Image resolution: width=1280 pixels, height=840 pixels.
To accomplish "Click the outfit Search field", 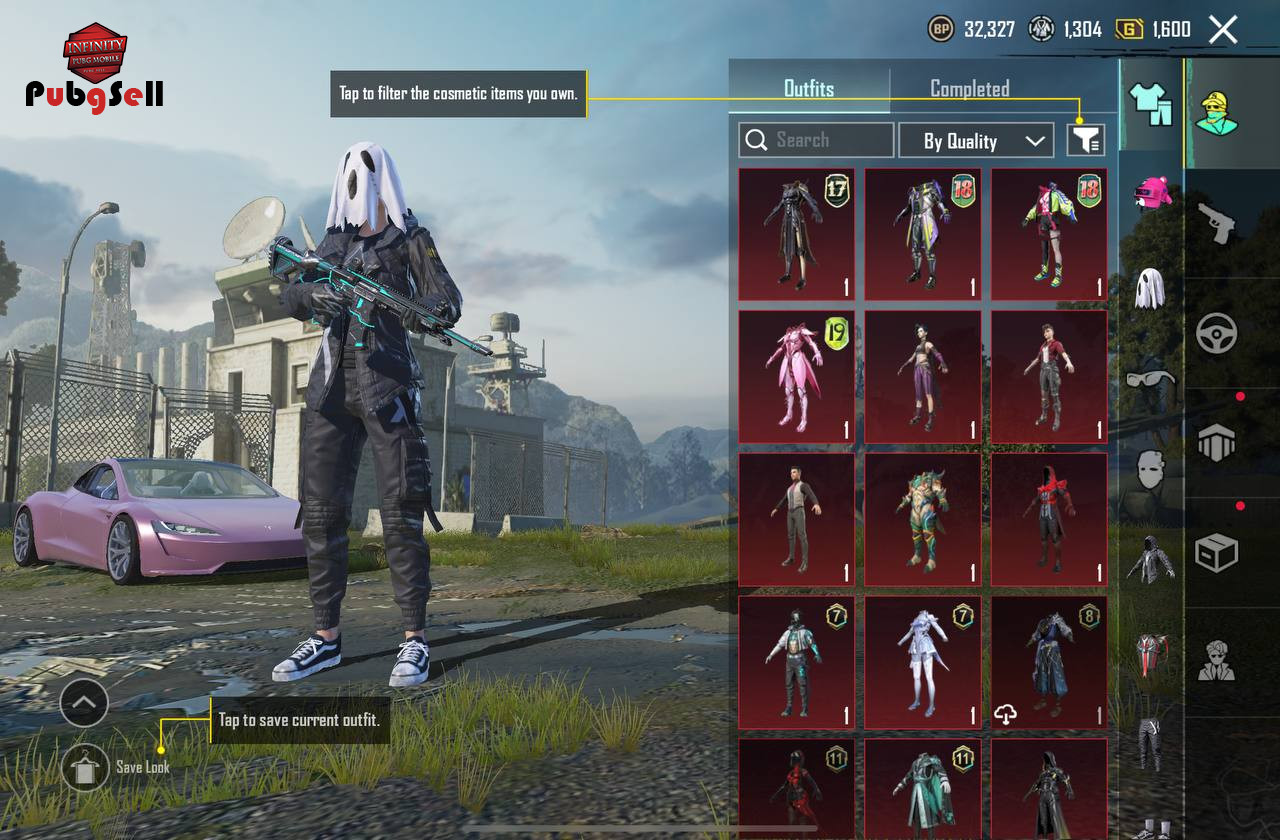I will click(x=816, y=140).
